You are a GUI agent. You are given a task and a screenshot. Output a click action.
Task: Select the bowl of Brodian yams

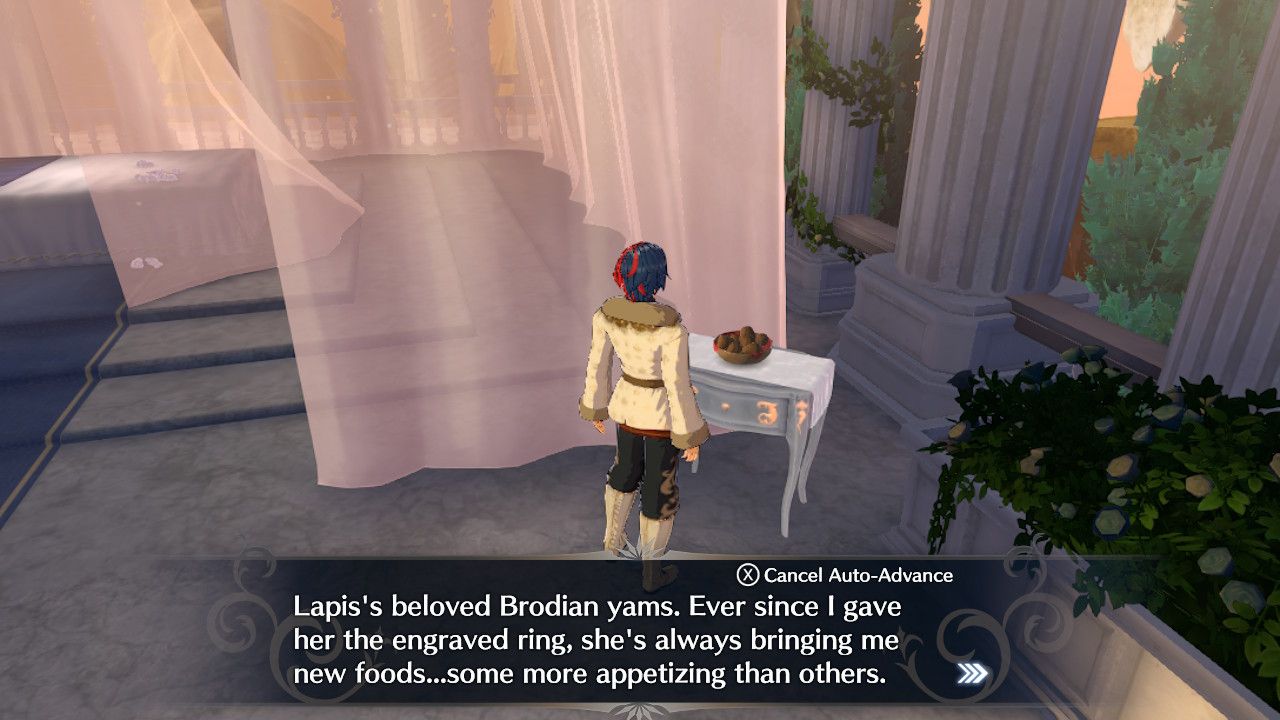[x=740, y=345]
